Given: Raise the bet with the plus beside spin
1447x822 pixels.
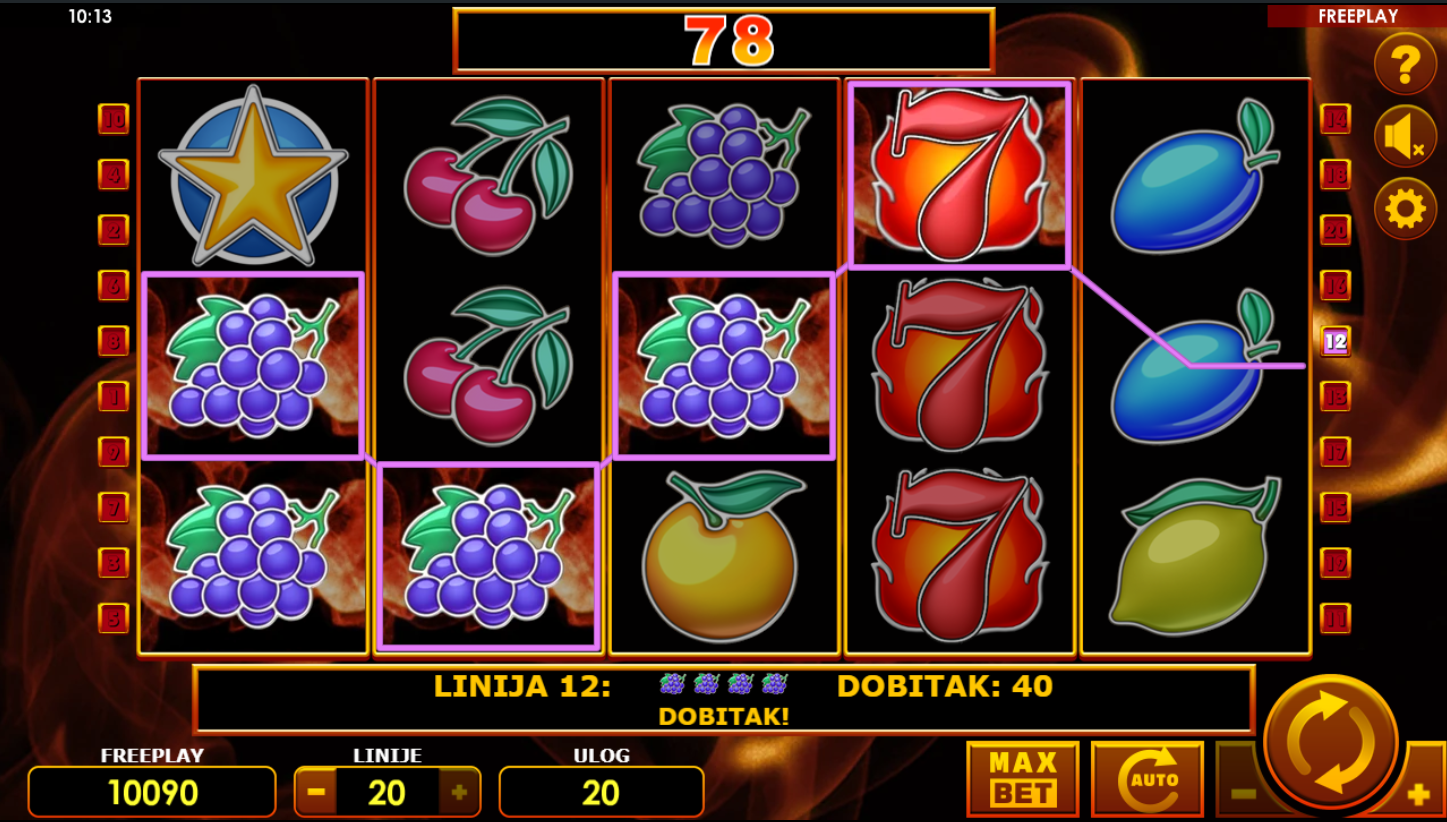Looking at the screenshot, I should [x=1419, y=795].
